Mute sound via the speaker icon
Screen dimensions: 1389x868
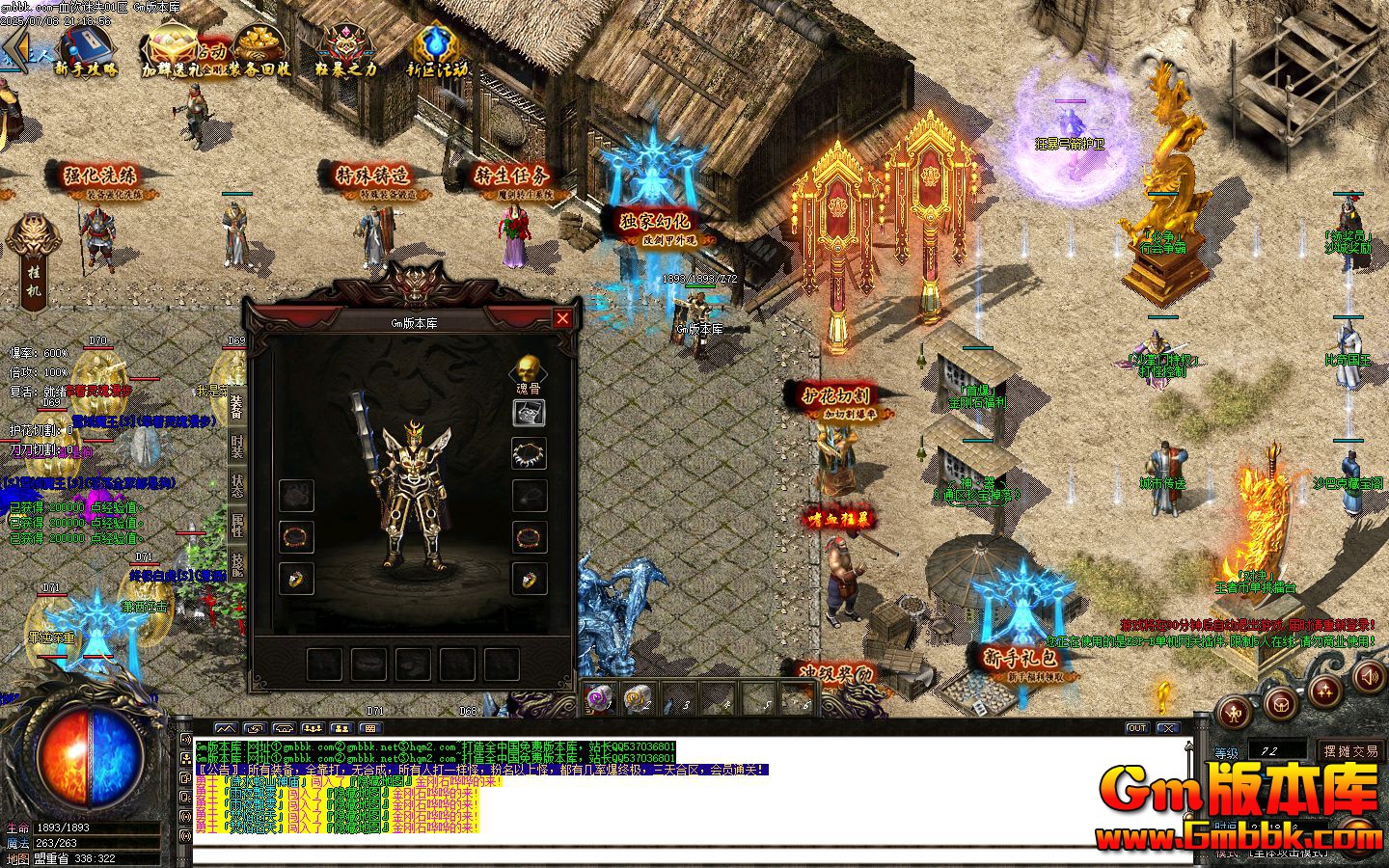tap(1369, 678)
